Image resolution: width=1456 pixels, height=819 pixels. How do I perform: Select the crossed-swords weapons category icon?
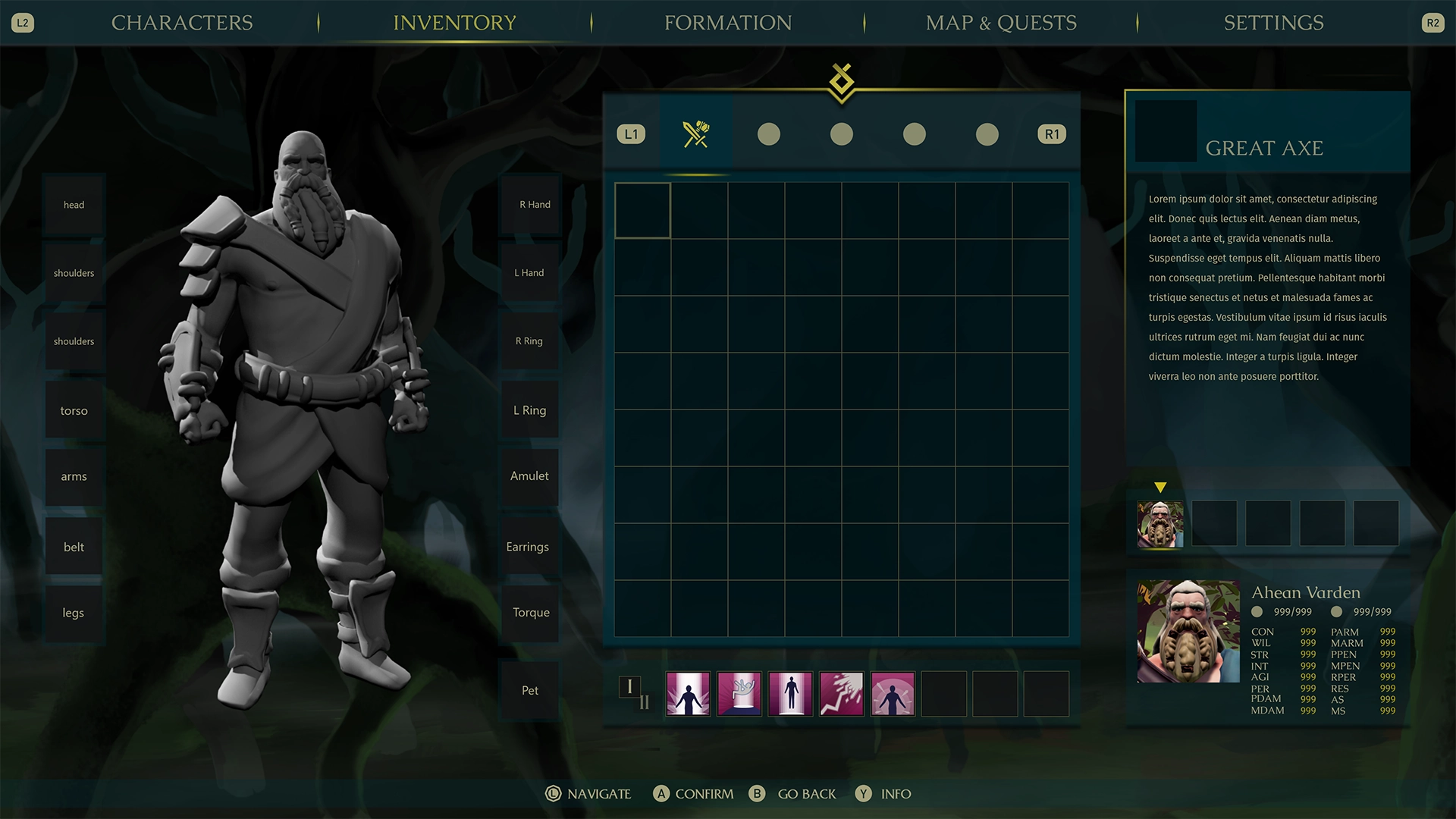click(696, 133)
